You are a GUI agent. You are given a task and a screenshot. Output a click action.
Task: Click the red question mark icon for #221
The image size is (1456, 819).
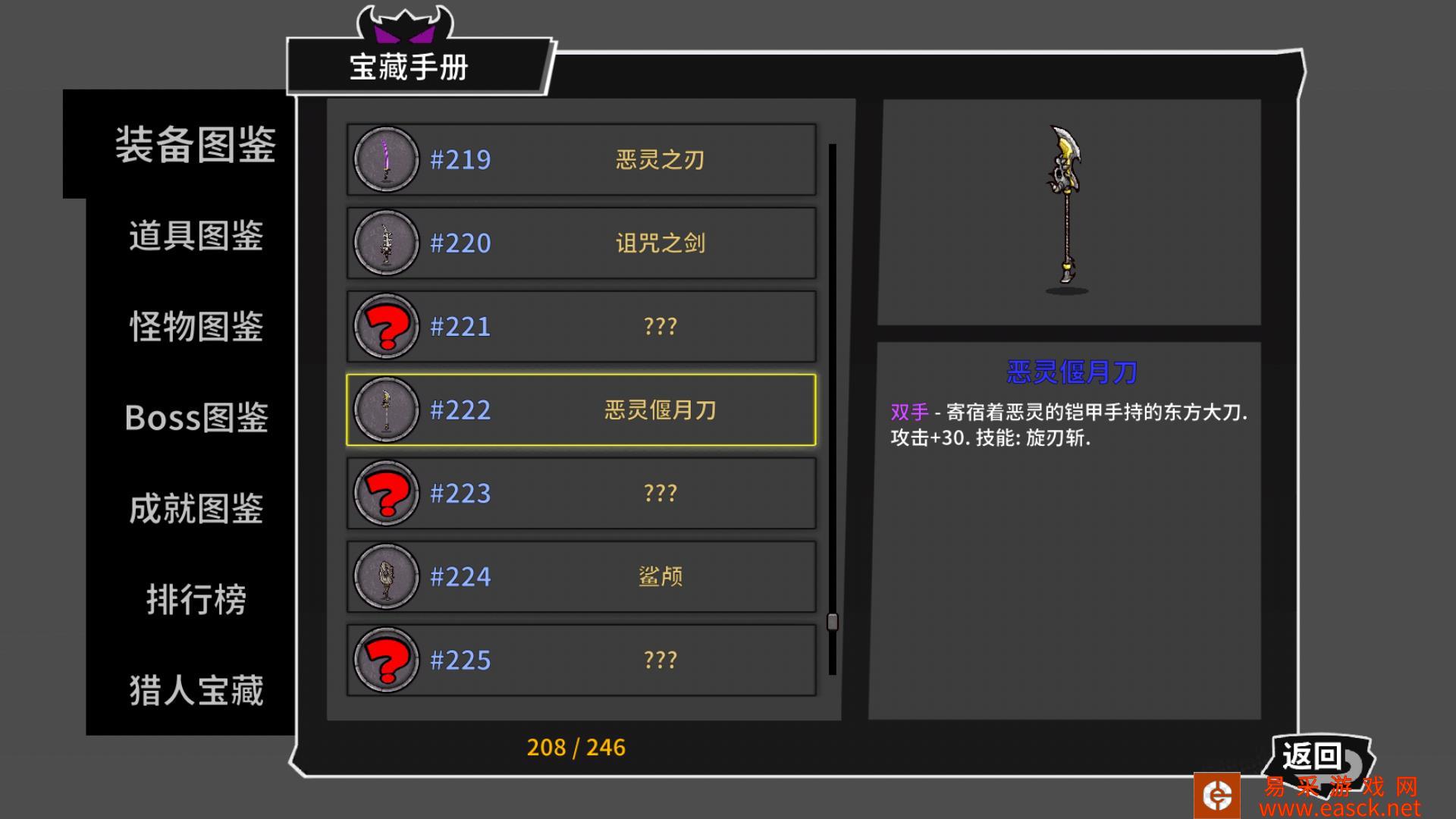(x=384, y=326)
